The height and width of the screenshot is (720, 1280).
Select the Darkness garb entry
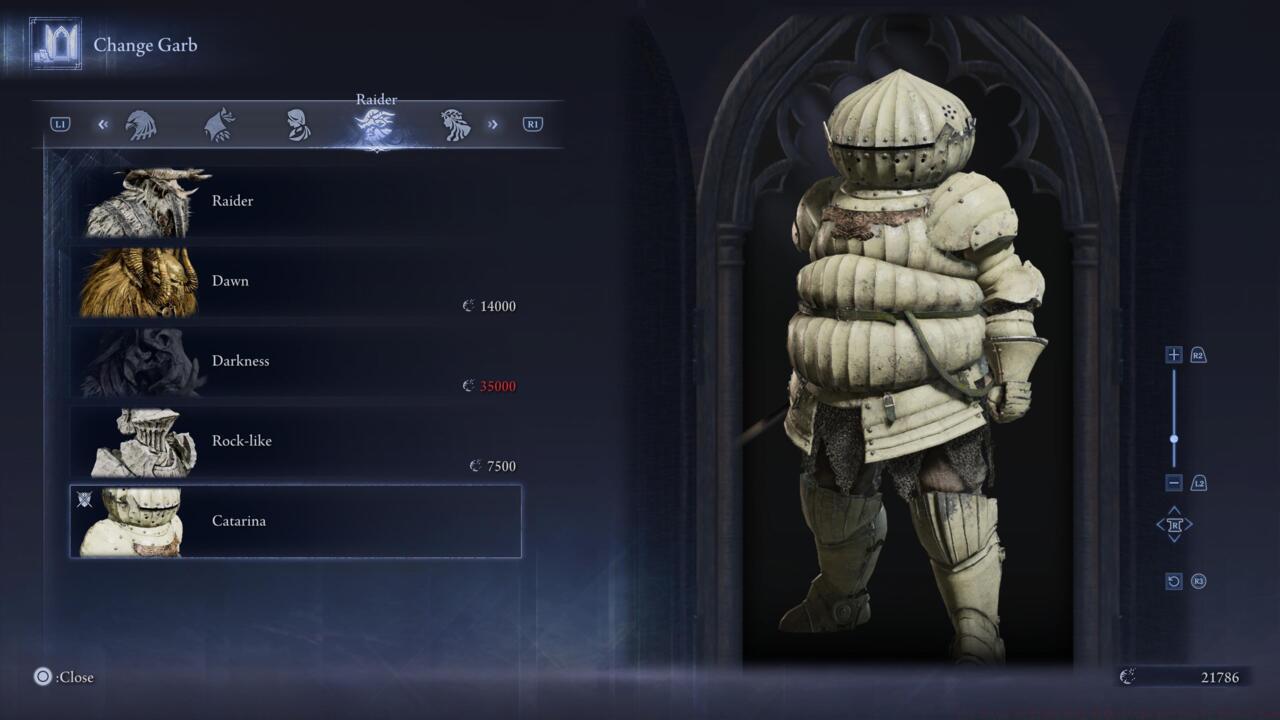click(x=295, y=361)
